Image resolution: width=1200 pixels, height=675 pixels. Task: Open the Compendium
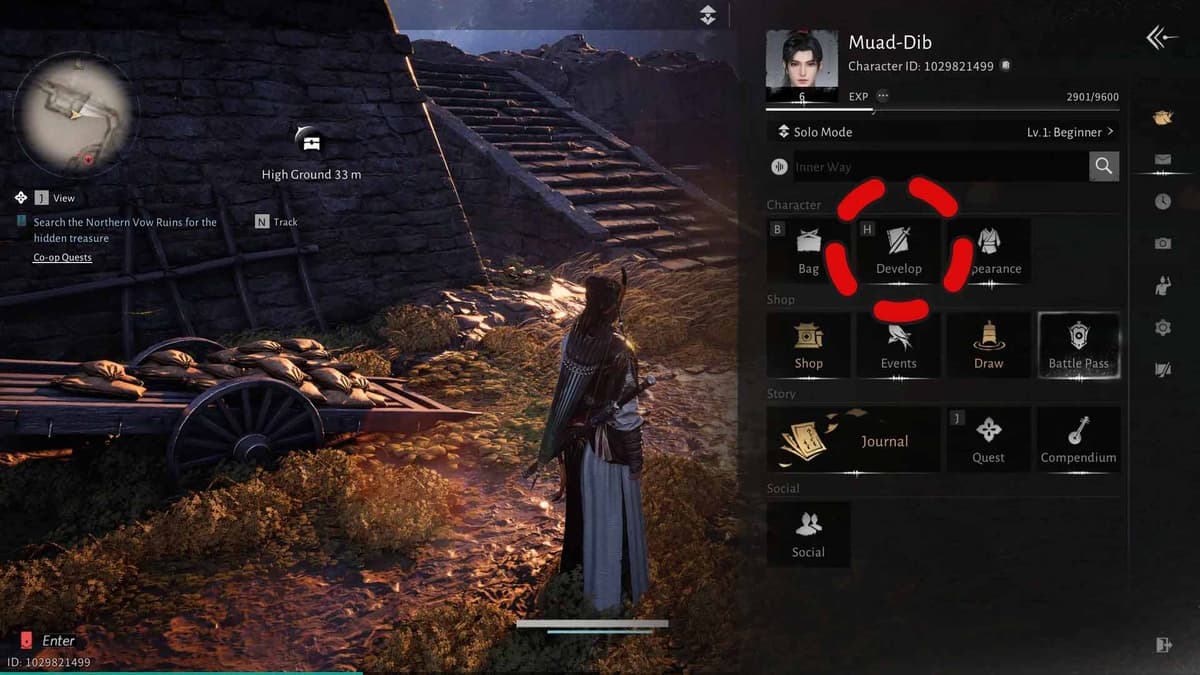pos(1078,440)
